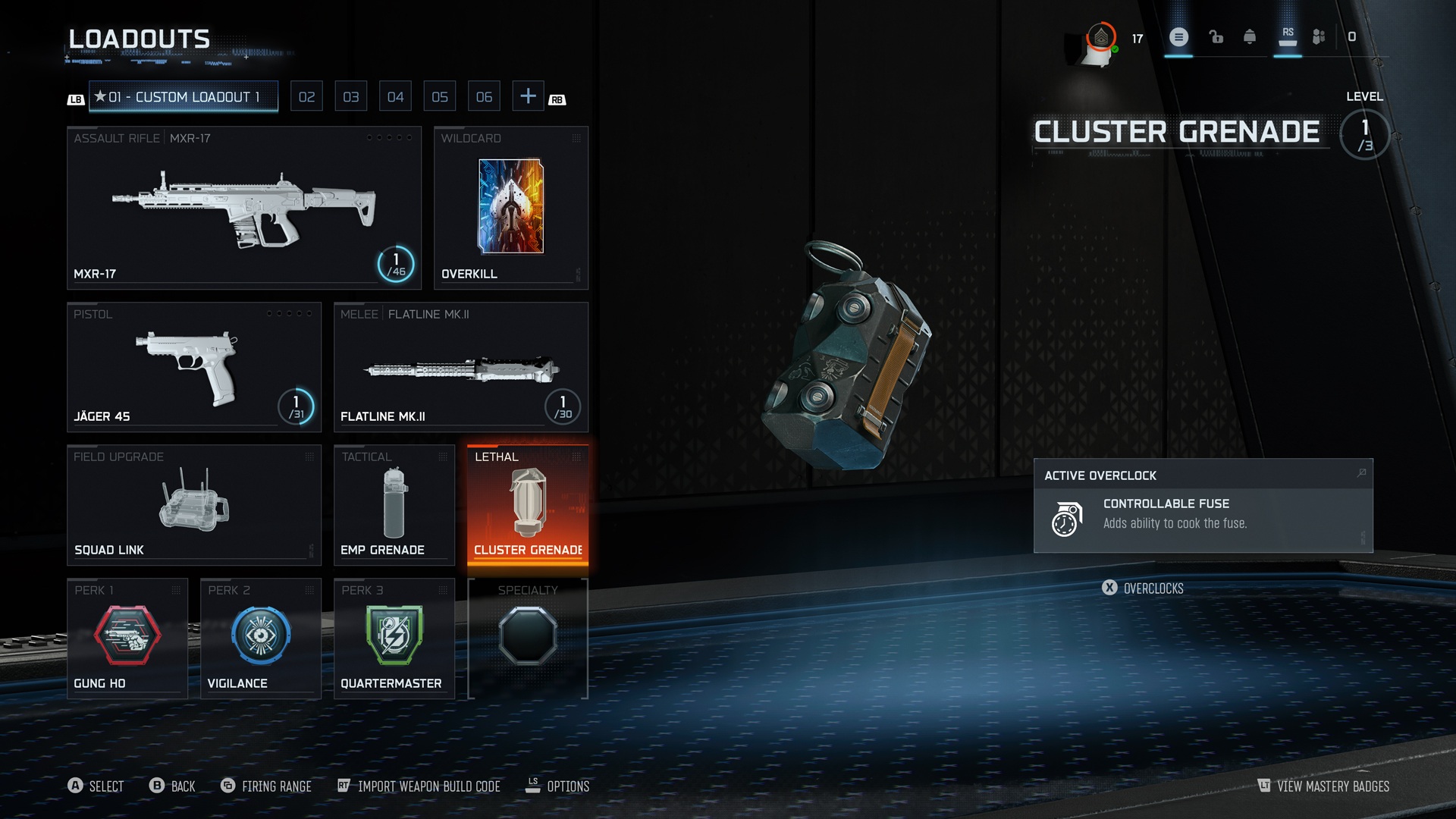Add a new loadout with plus button
This screenshot has width=1456, height=819.
pos(528,96)
